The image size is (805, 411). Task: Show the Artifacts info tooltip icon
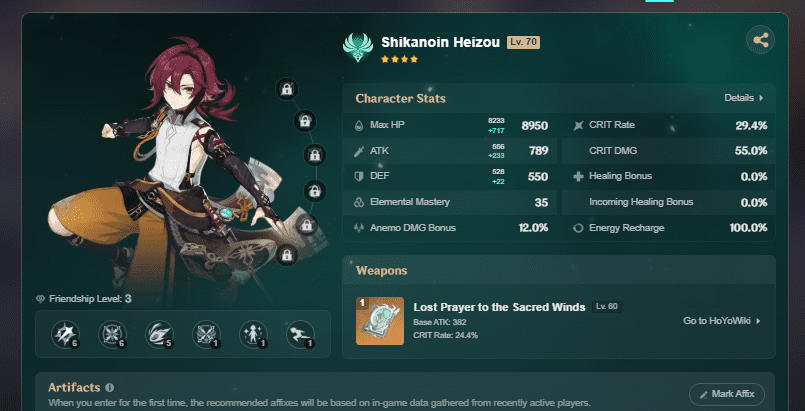pyautogui.click(x=110, y=387)
